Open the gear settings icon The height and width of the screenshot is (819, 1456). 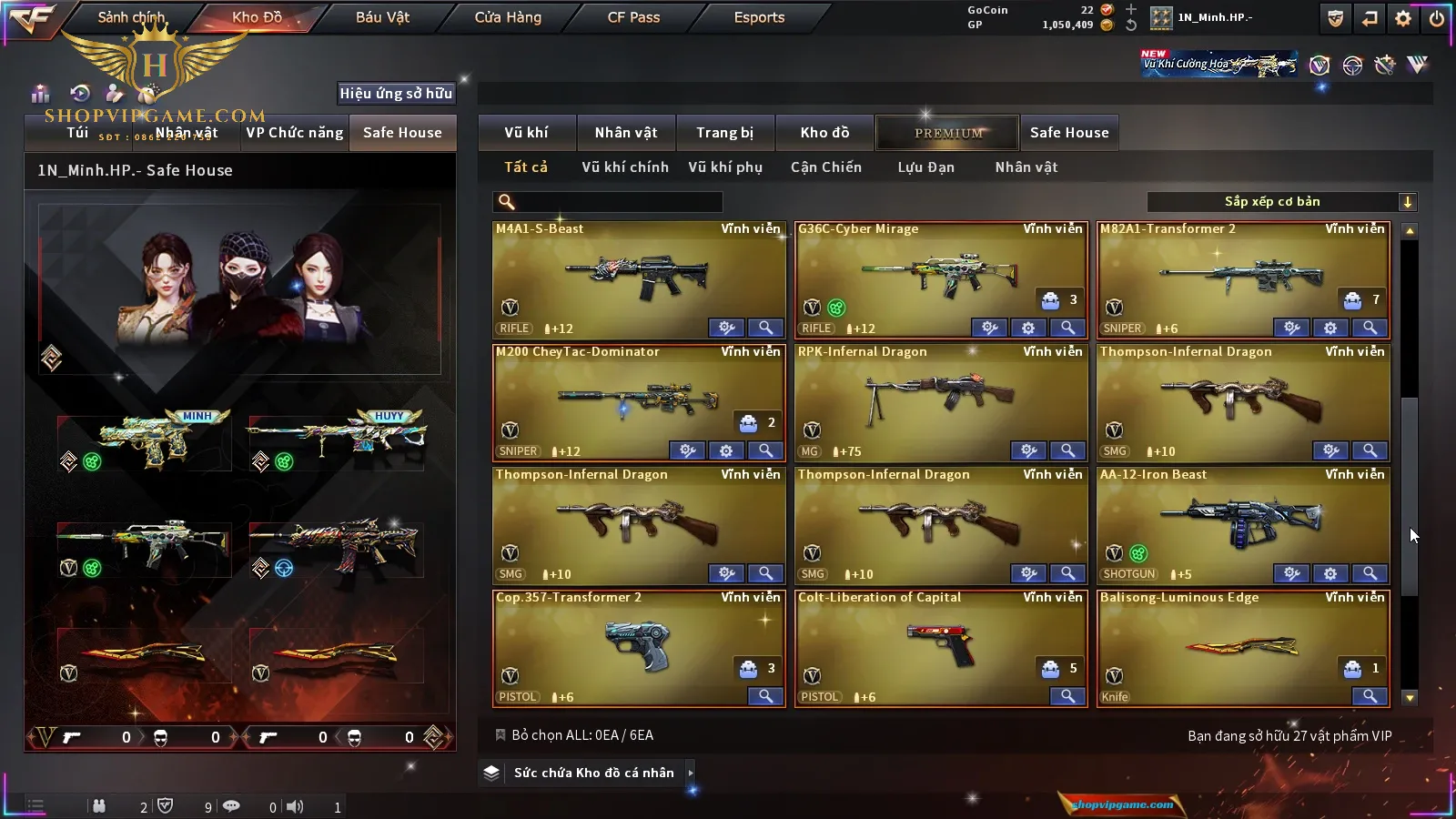tap(1403, 18)
